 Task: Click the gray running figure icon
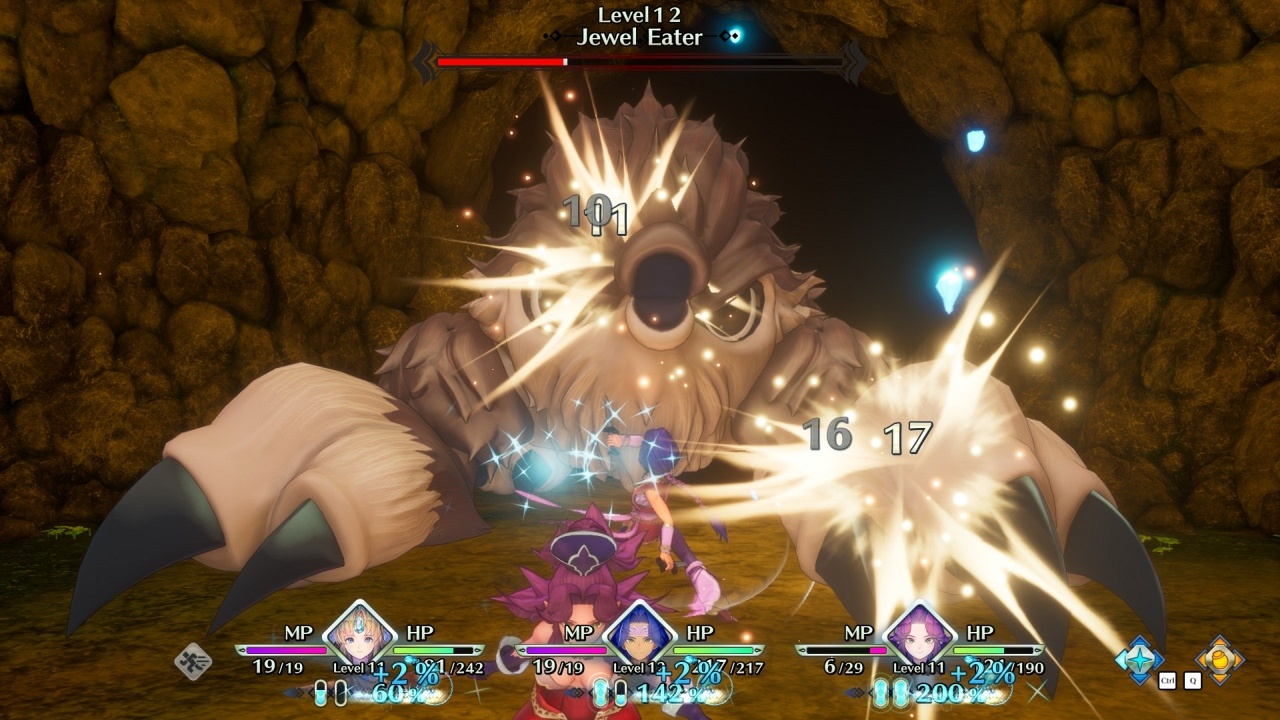click(x=192, y=661)
